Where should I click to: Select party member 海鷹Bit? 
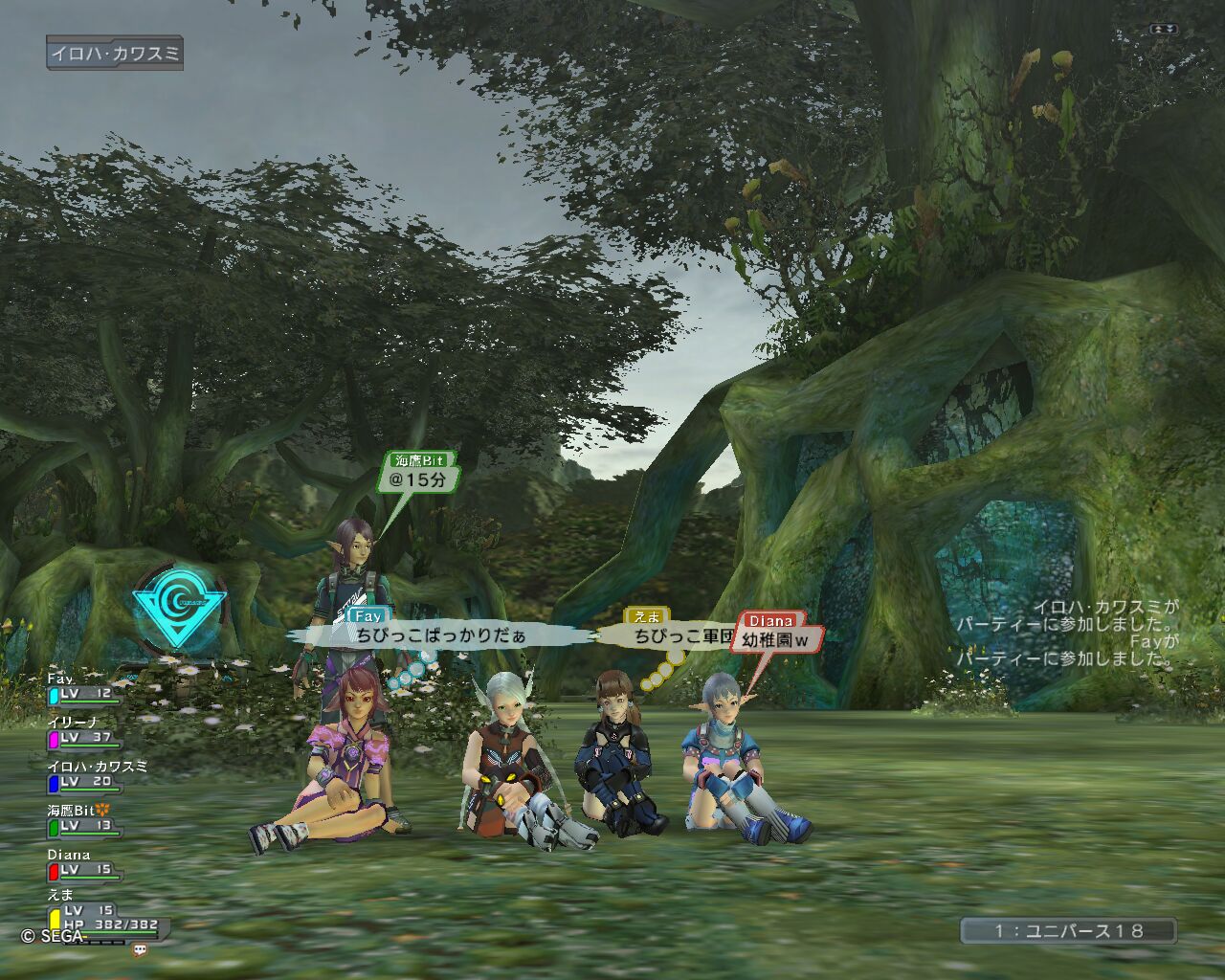83,823
